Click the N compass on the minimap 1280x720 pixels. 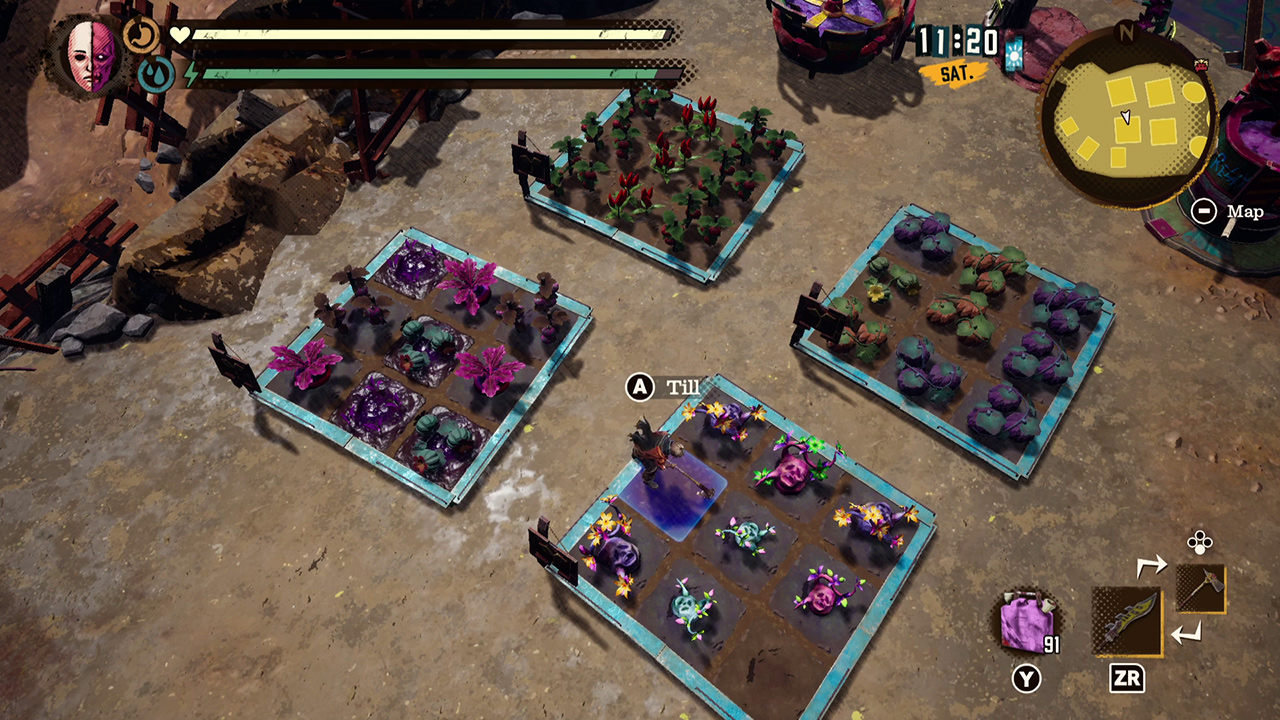pos(1128,32)
